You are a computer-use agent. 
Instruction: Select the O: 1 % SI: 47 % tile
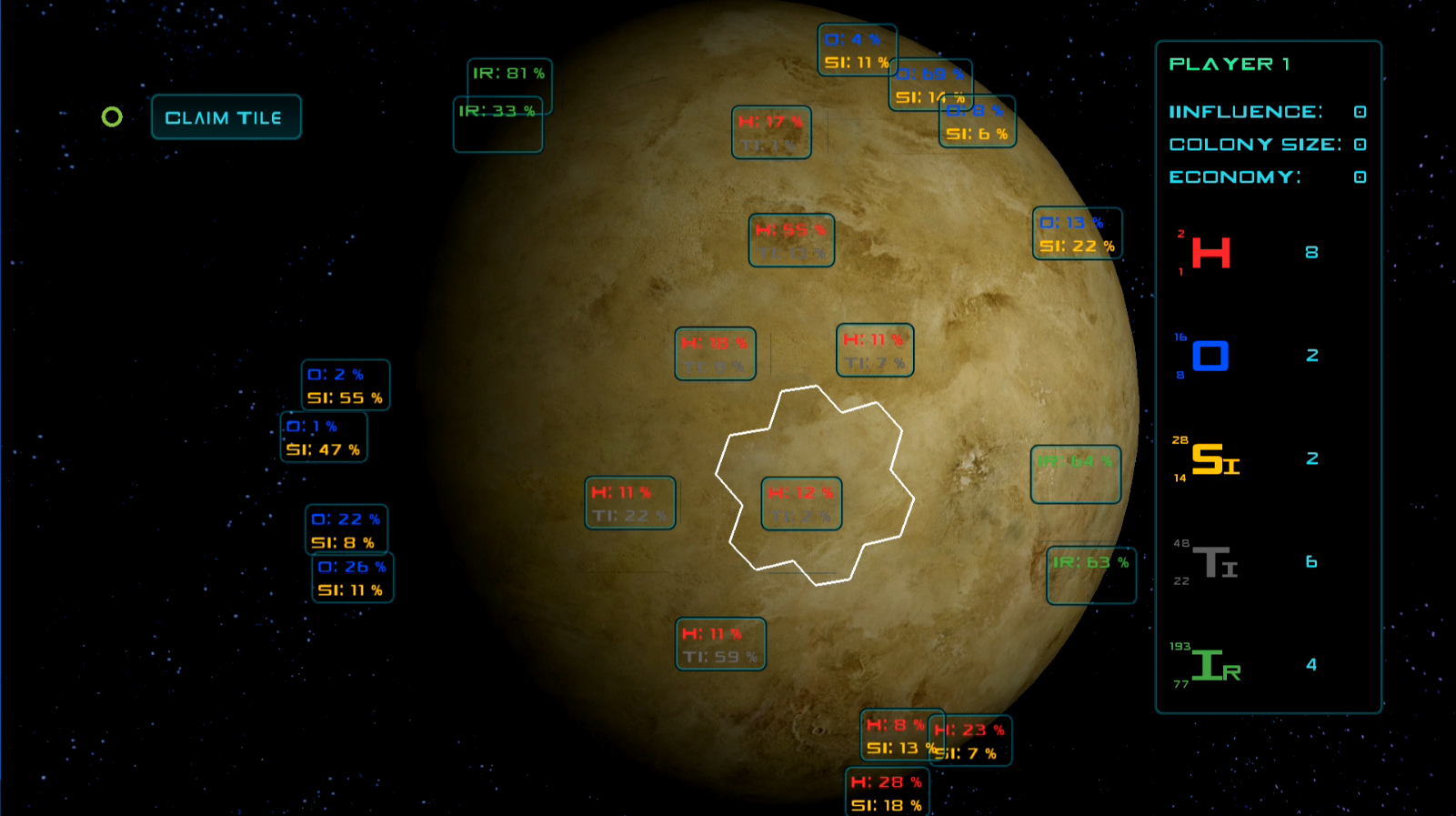click(x=323, y=438)
